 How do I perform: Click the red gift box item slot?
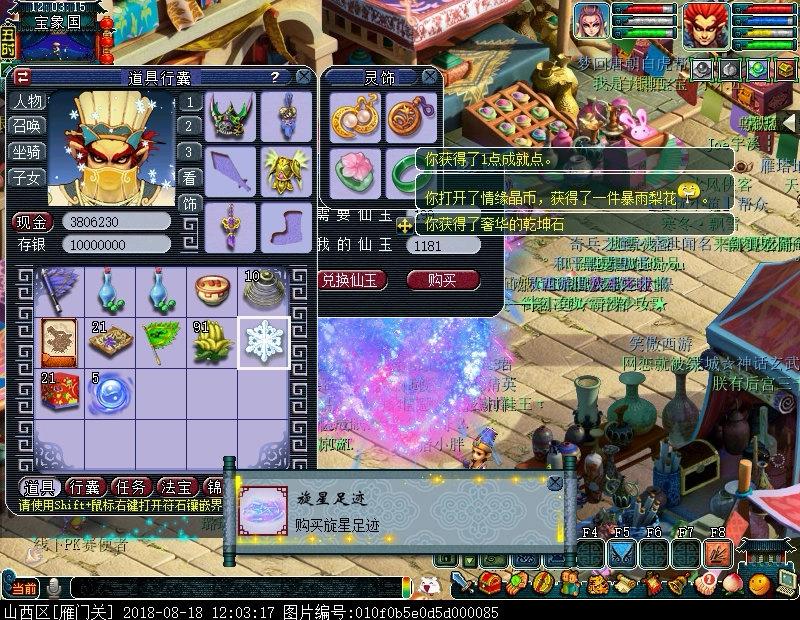point(59,393)
